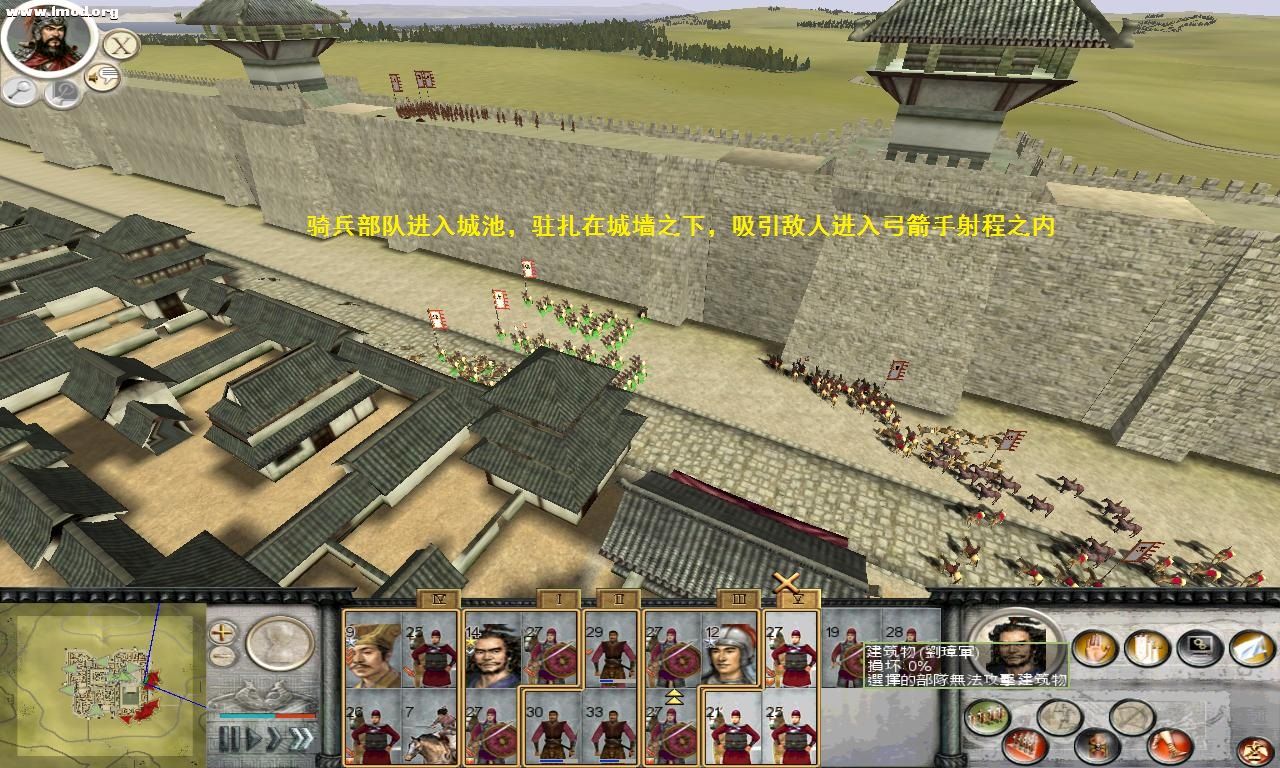1280x768 pixels.
Task: Select the magnifying glass zoom tool
Action: (18, 91)
